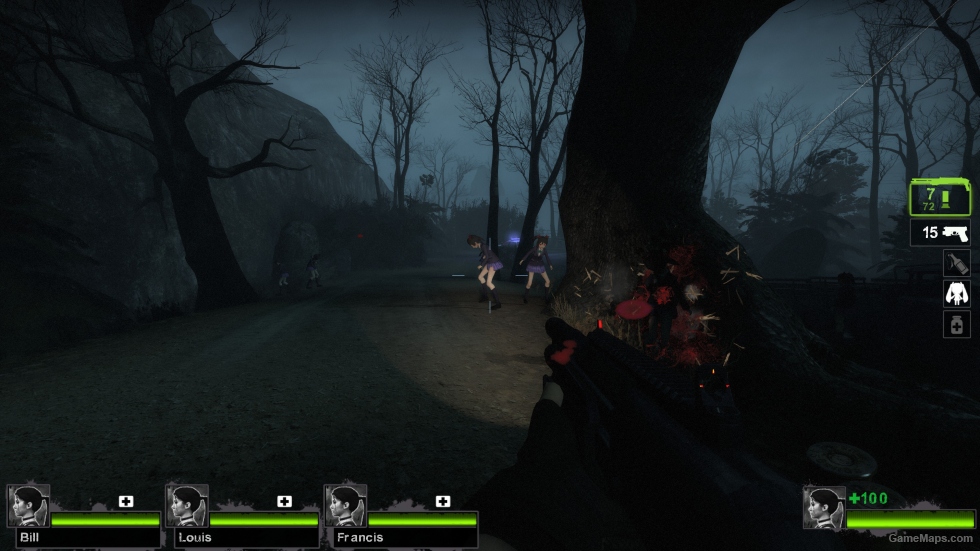Select the primary shotgun weapon slot
Image resolution: width=980 pixels, height=551 pixels.
point(941,198)
